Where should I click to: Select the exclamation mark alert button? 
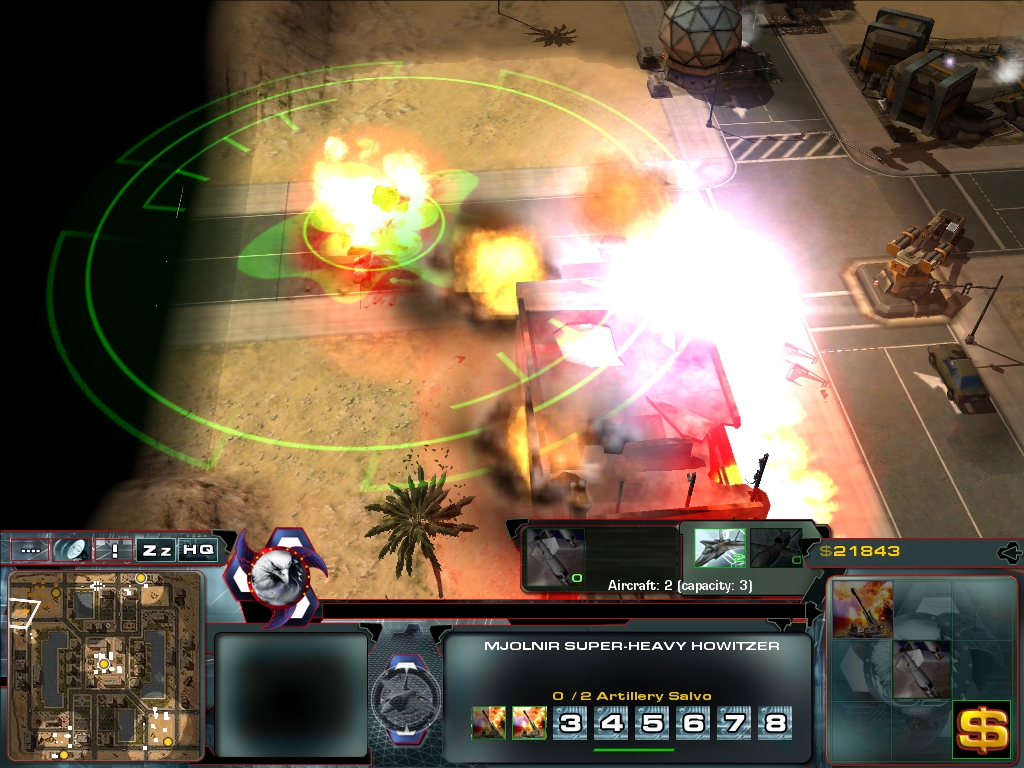click(x=114, y=550)
